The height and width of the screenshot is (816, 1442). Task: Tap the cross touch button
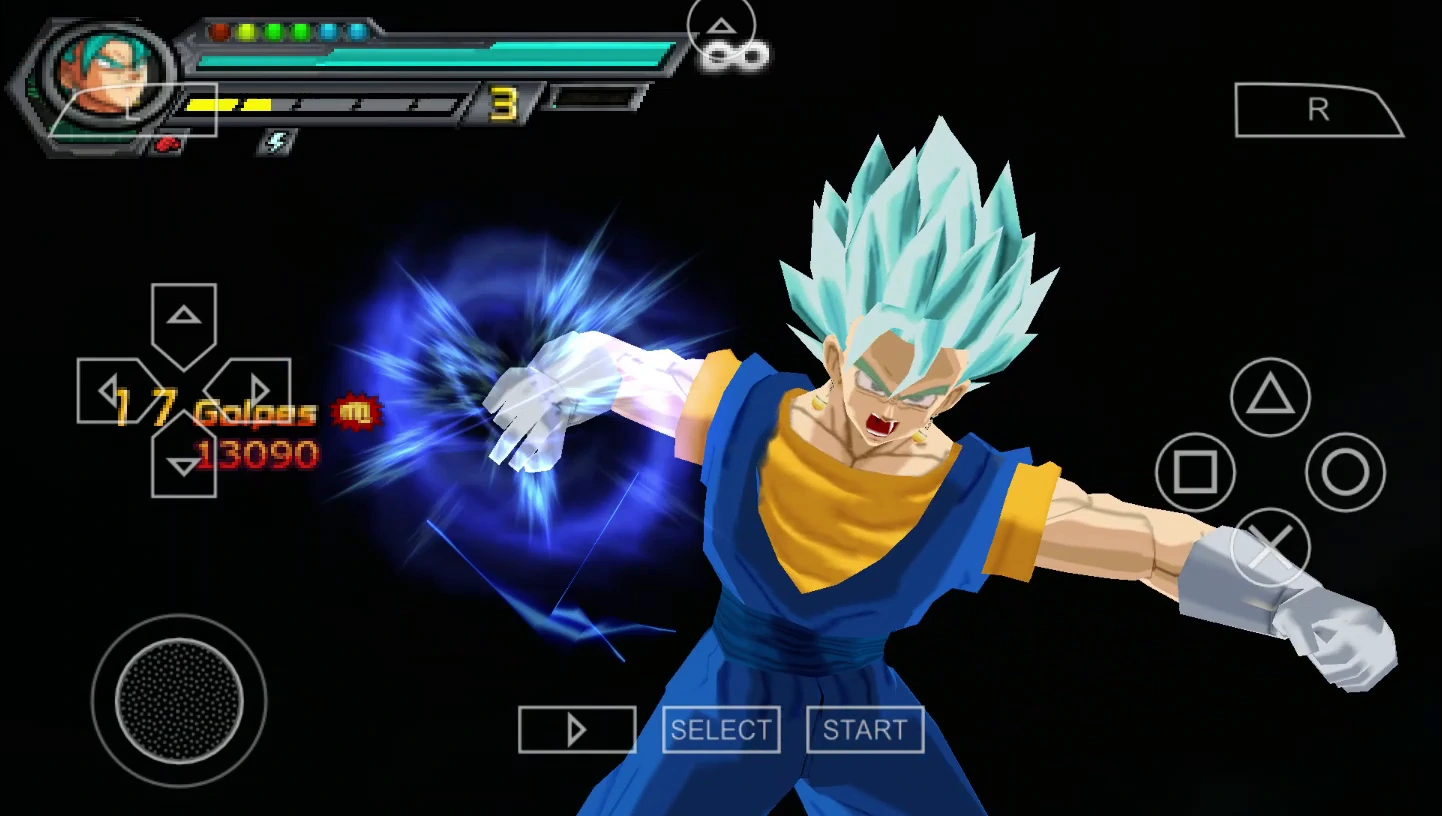(x=1270, y=547)
